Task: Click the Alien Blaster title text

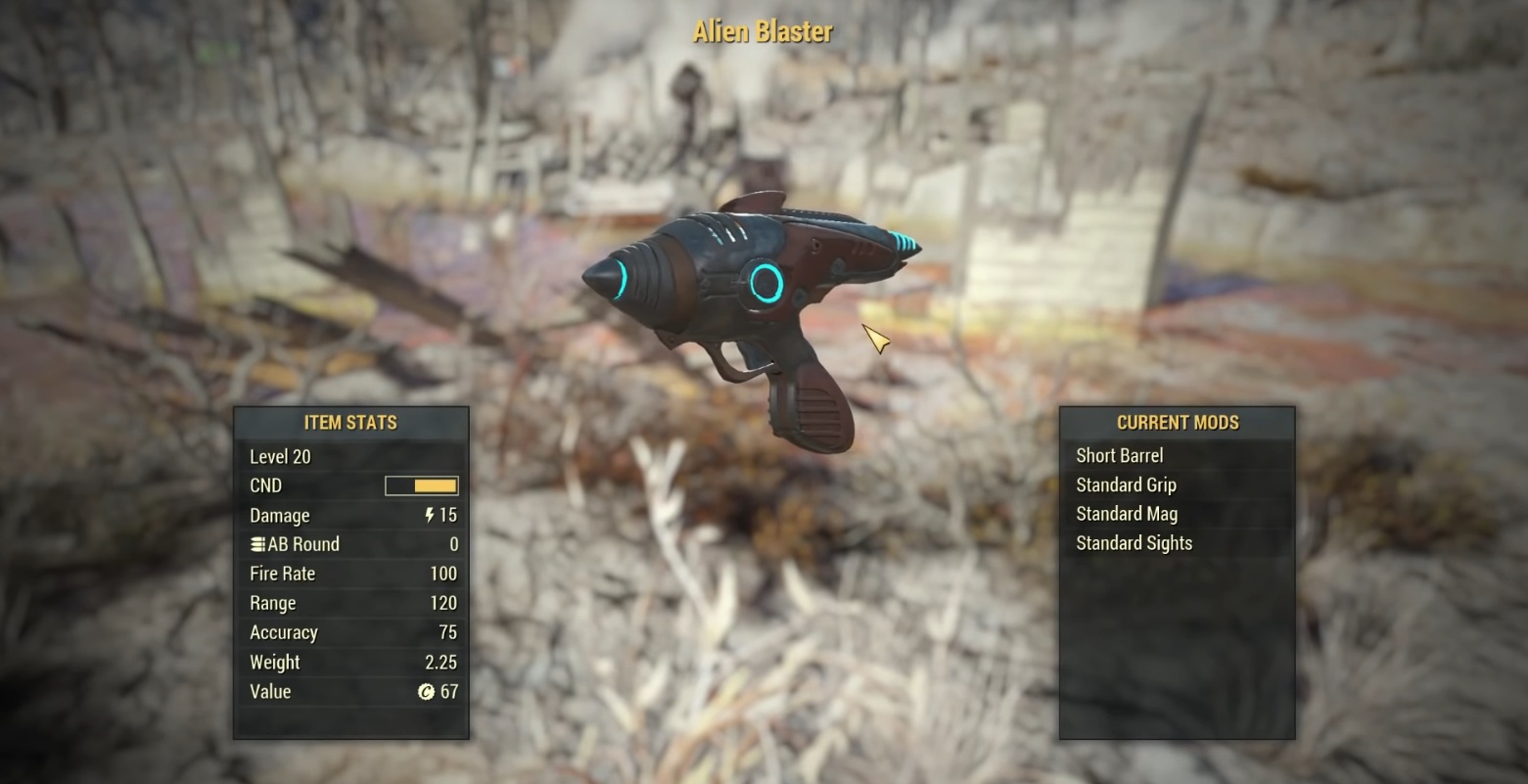Action: point(762,31)
